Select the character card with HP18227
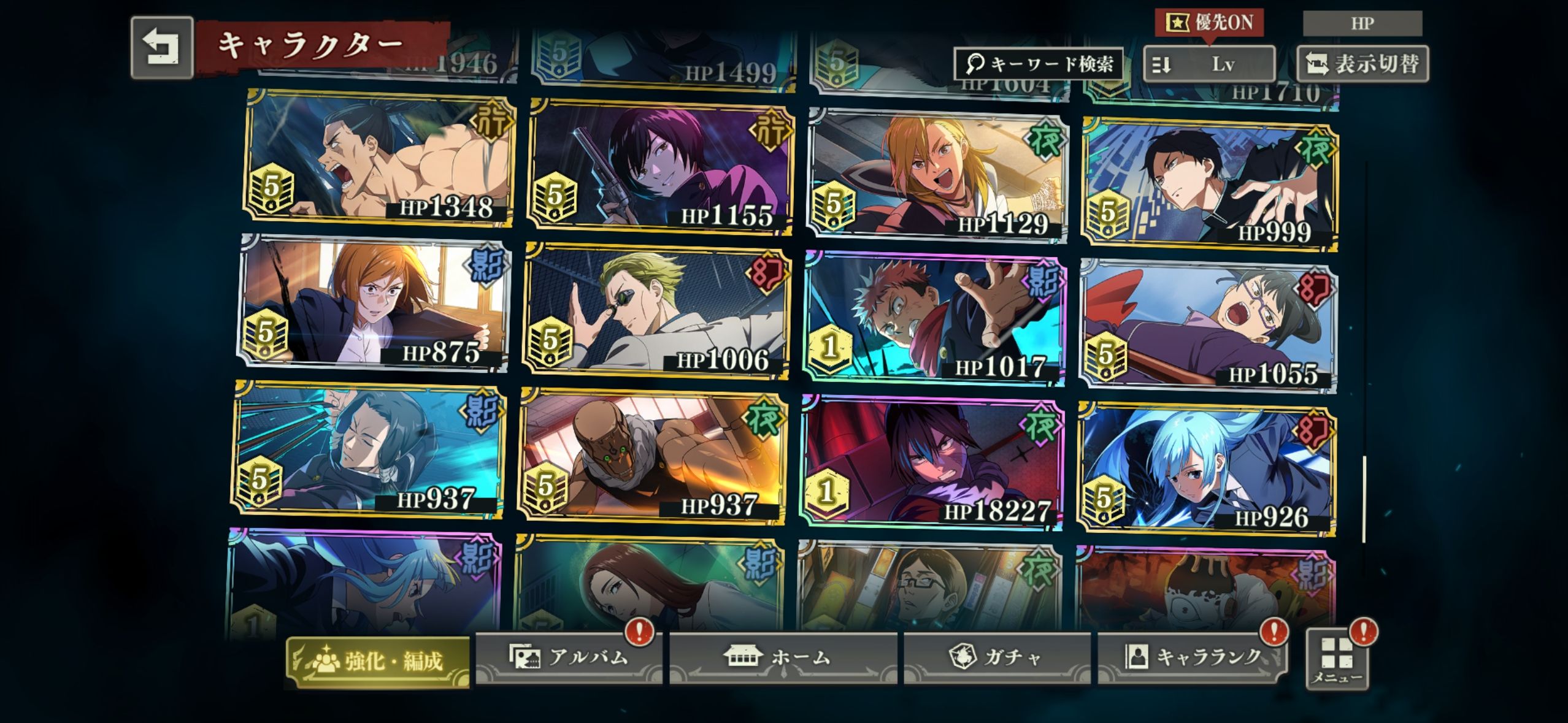This screenshot has width=1568, height=723. pos(932,461)
